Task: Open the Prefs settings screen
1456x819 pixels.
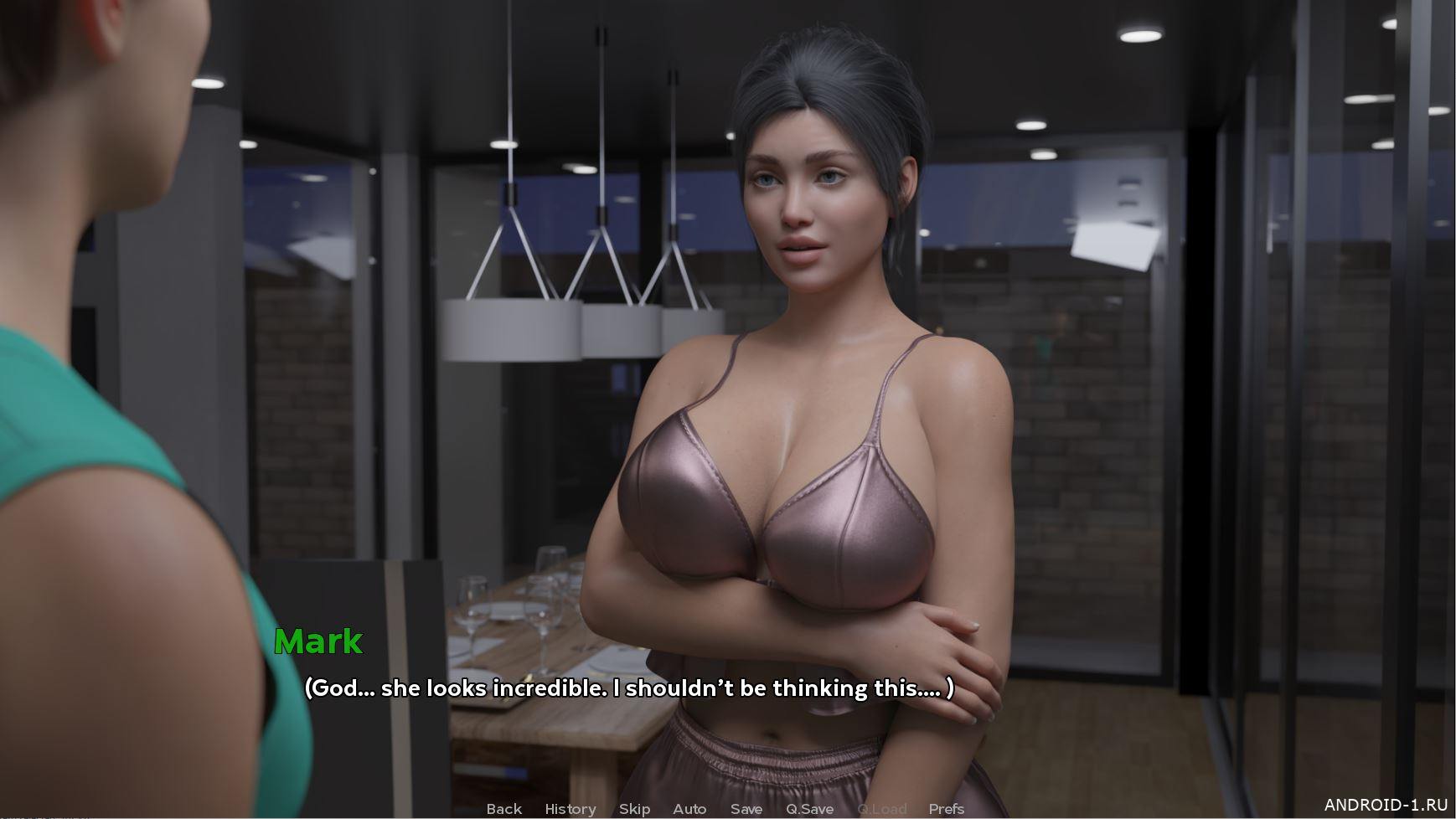Action: pyautogui.click(x=946, y=808)
